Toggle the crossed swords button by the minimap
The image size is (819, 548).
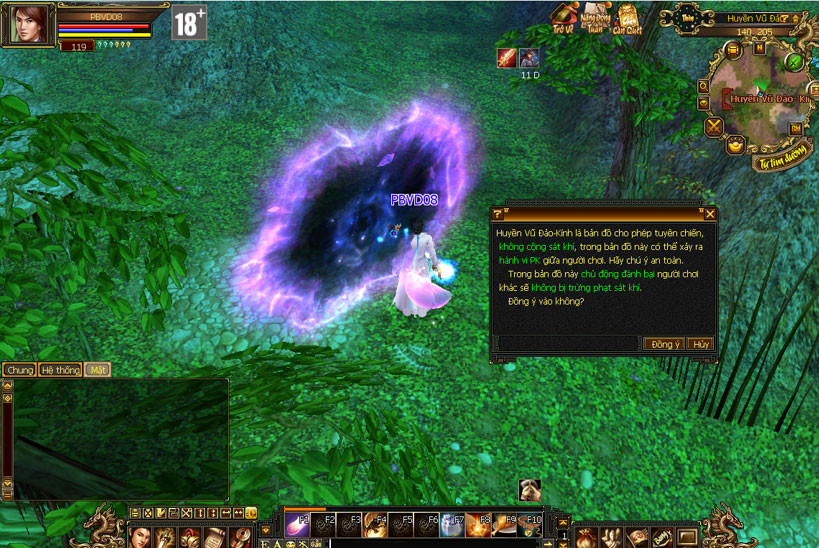click(713, 127)
